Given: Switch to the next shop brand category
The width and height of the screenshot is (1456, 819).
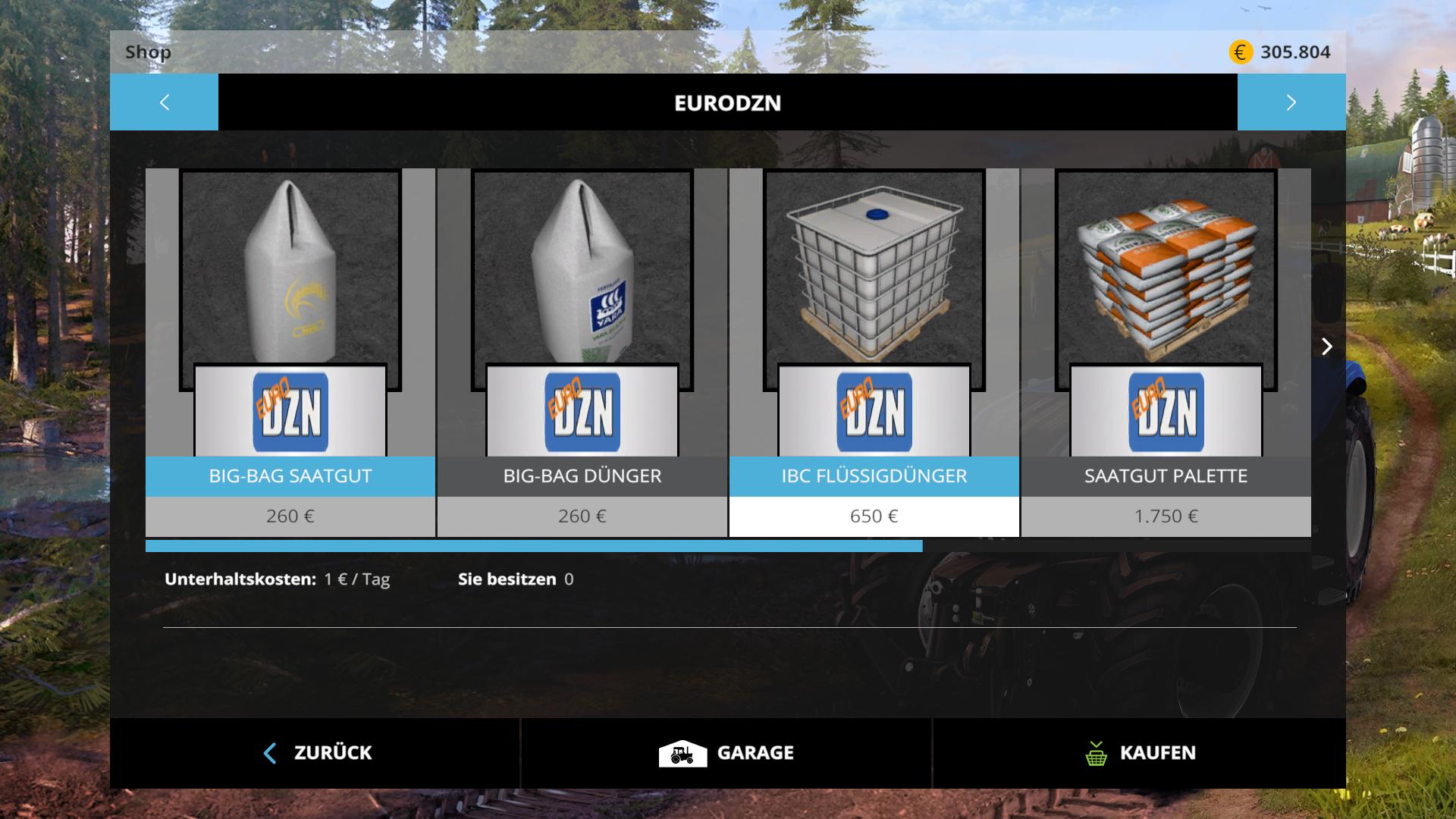Looking at the screenshot, I should click(x=1291, y=102).
